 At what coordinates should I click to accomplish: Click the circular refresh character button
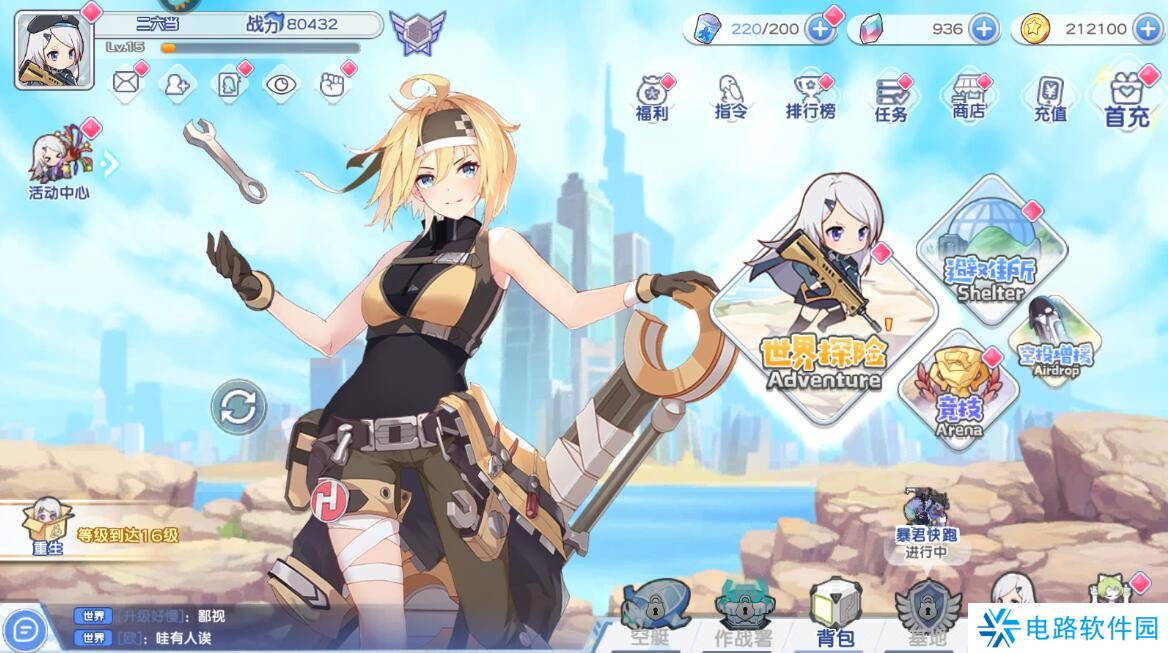pos(239,407)
